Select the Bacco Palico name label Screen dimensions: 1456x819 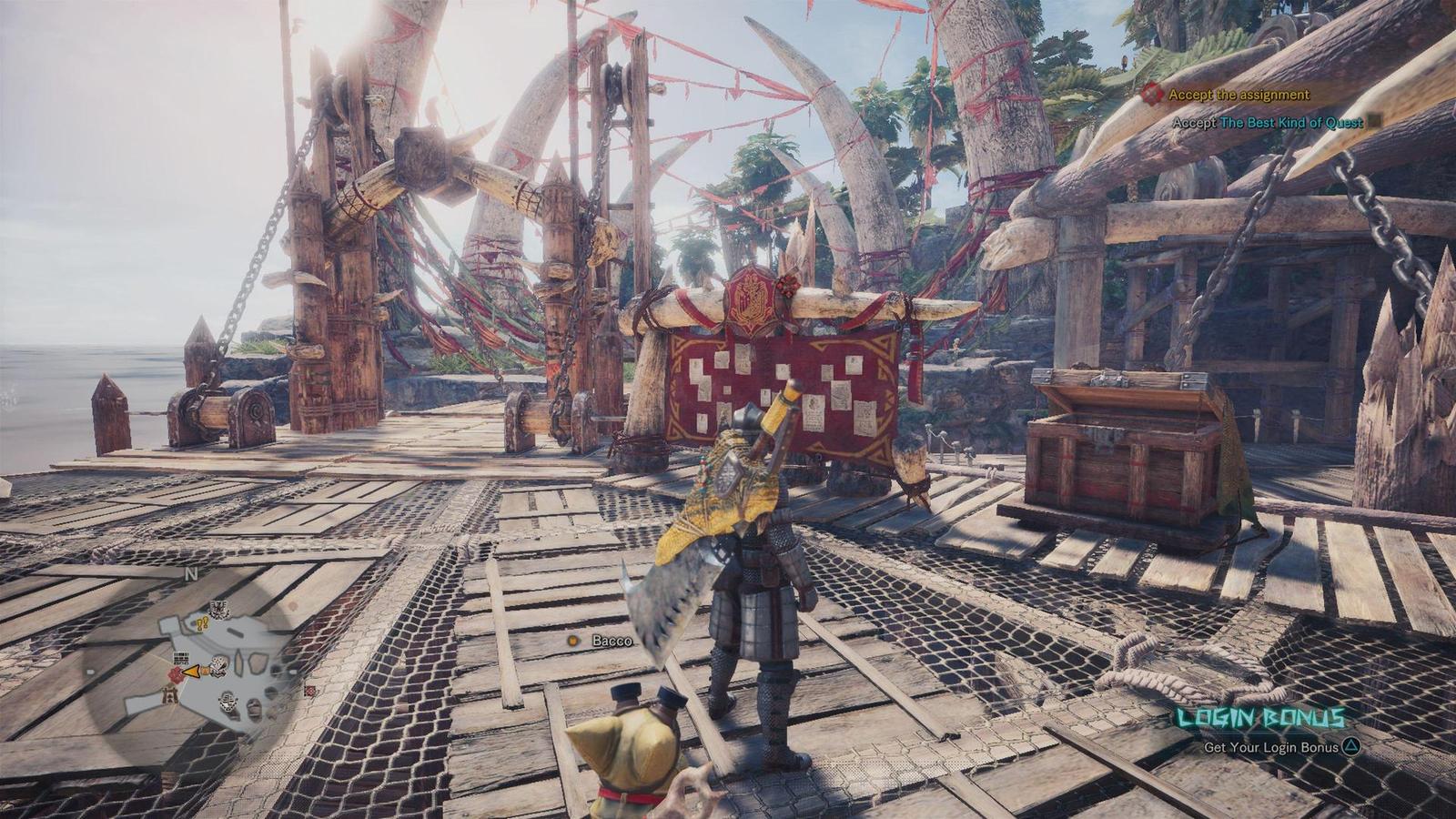(x=611, y=641)
